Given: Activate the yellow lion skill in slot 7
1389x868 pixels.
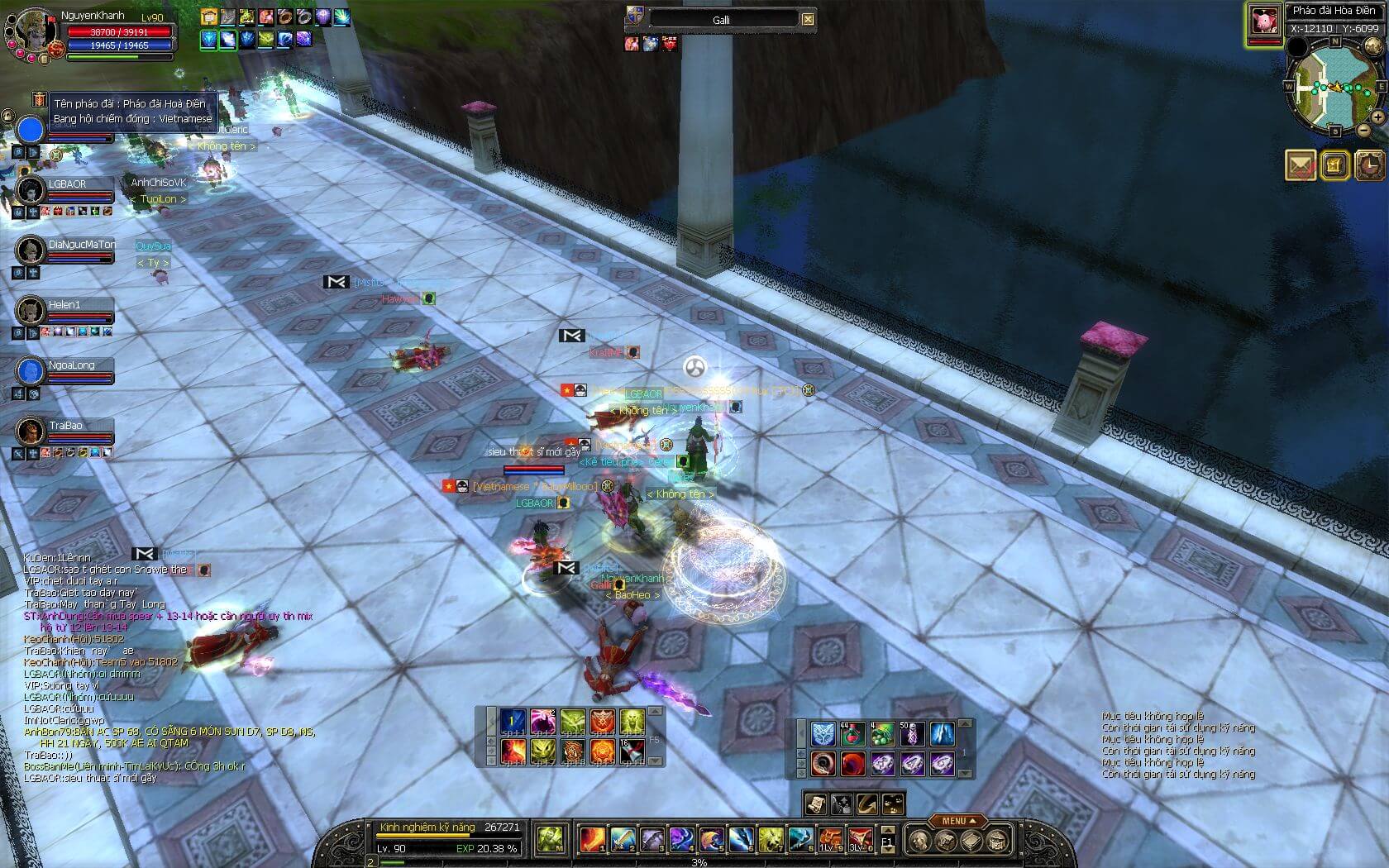Looking at the screenshot, I should 770,840.
